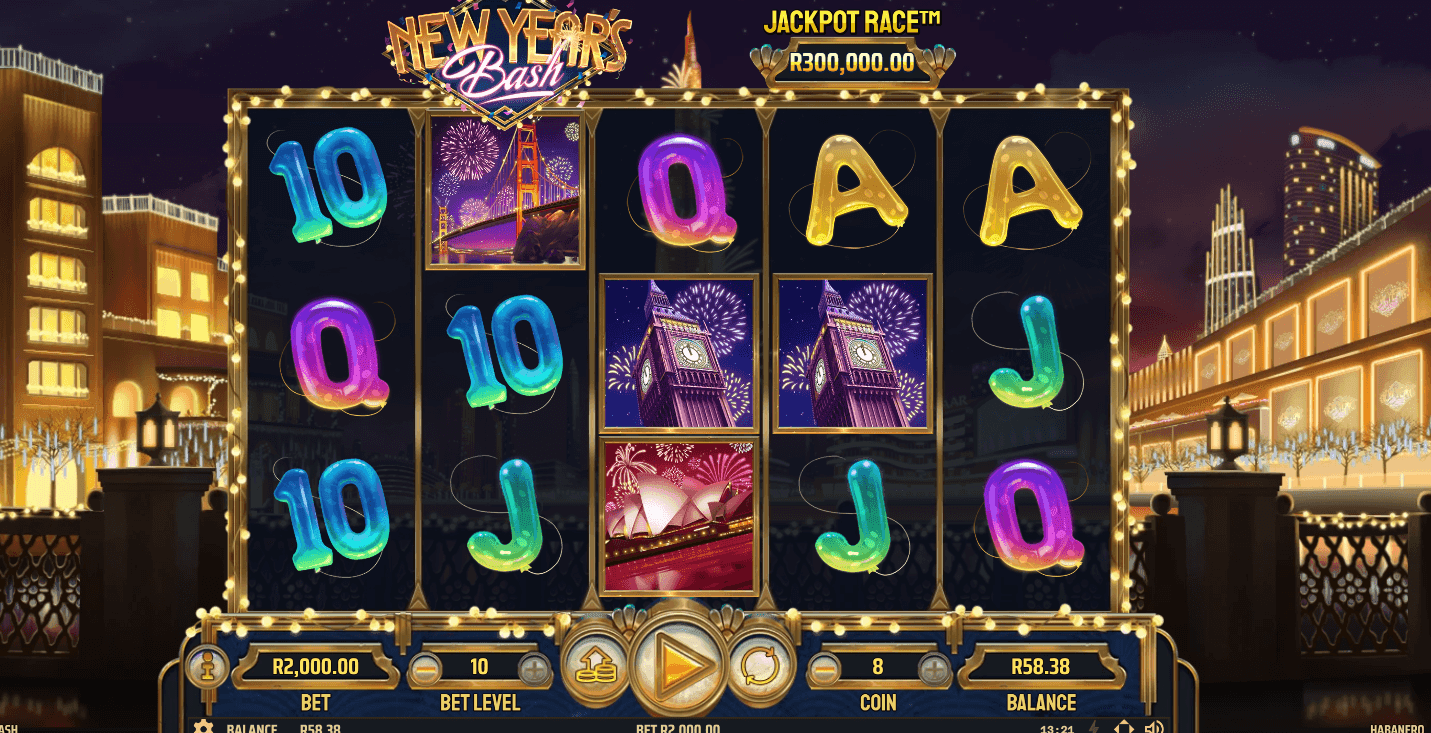Viewport: 1431px width, 733px height.
Task: Toggle the sound speaker icon
Action: (x=1153, y=727)
